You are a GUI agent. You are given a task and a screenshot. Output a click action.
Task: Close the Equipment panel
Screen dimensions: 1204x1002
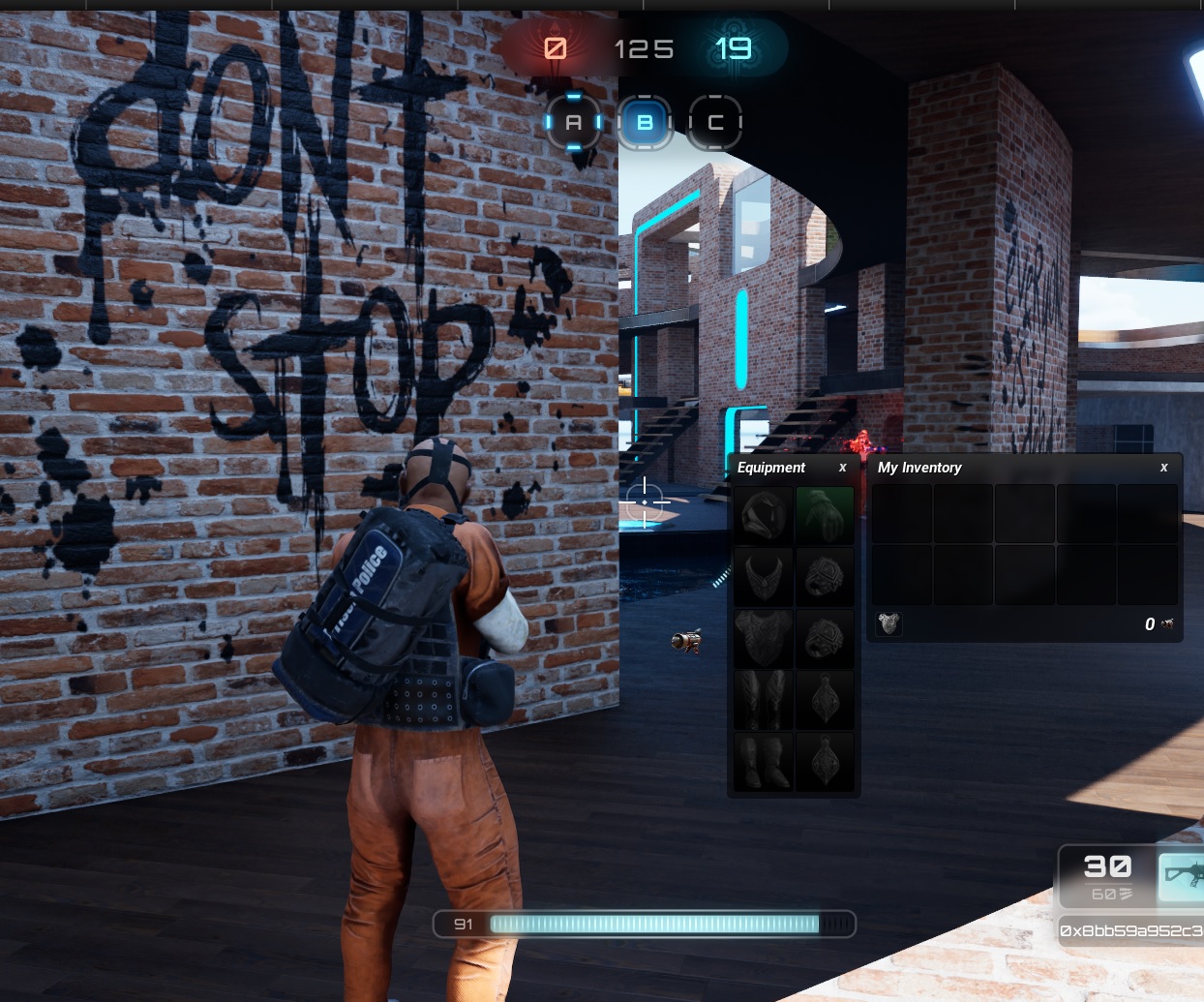tap(842, 468)
